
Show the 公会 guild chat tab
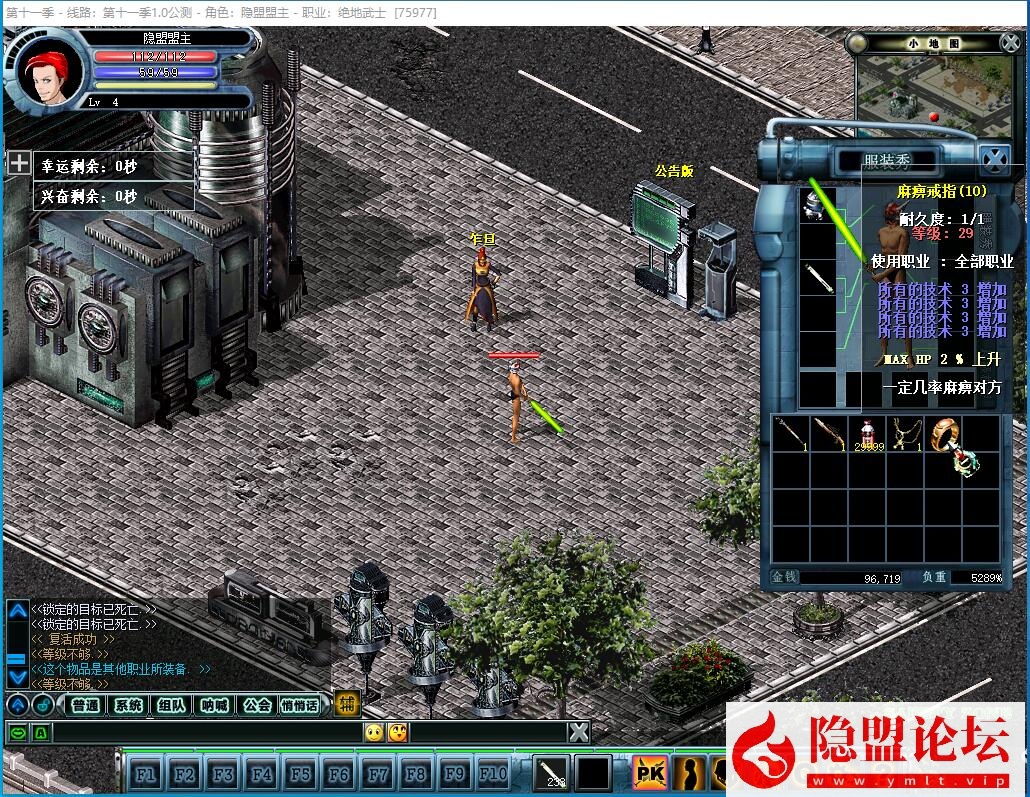click(x=257, y=705)
